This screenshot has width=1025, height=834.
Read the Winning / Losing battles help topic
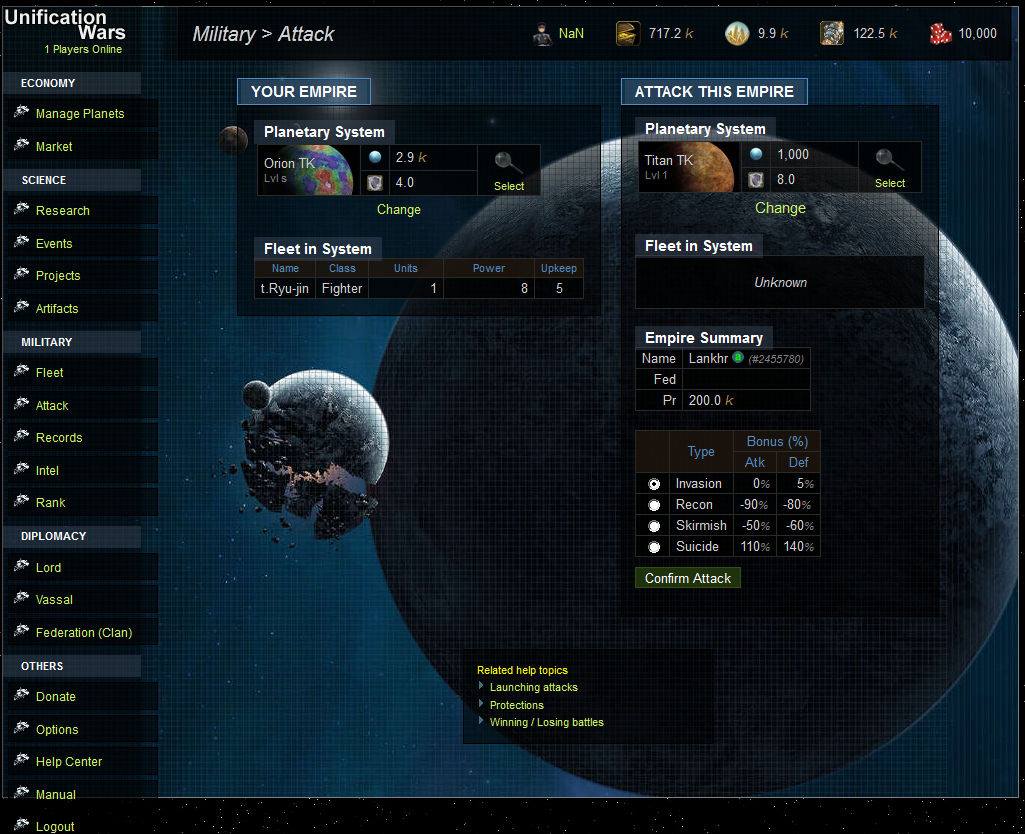click(x=546, y=722)
